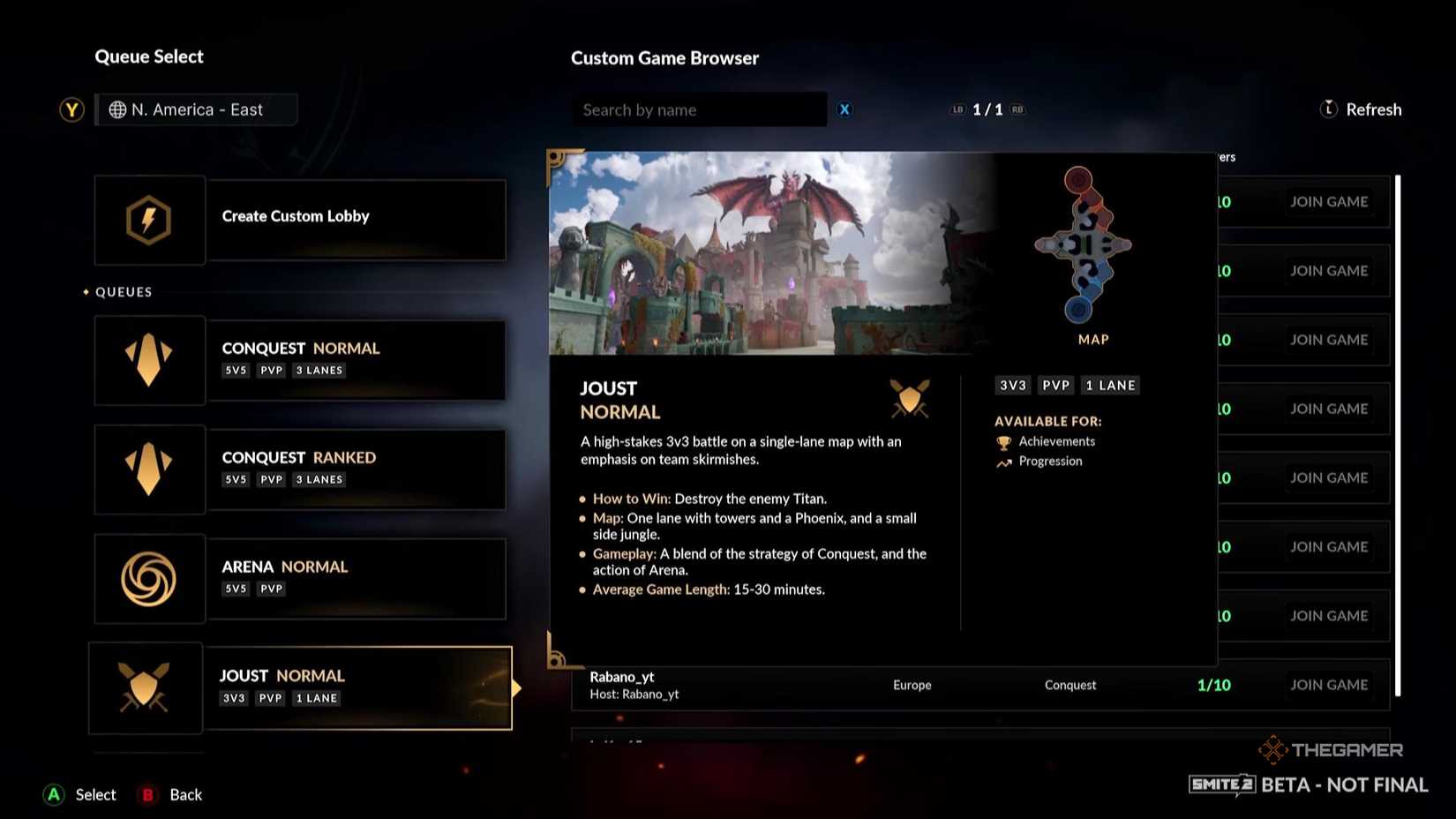Image resolution: width=1456 pixels, height=819 pixels.
Task: Click the Conquest Ranked queue emblem icon
Action: tap(149, 469)
